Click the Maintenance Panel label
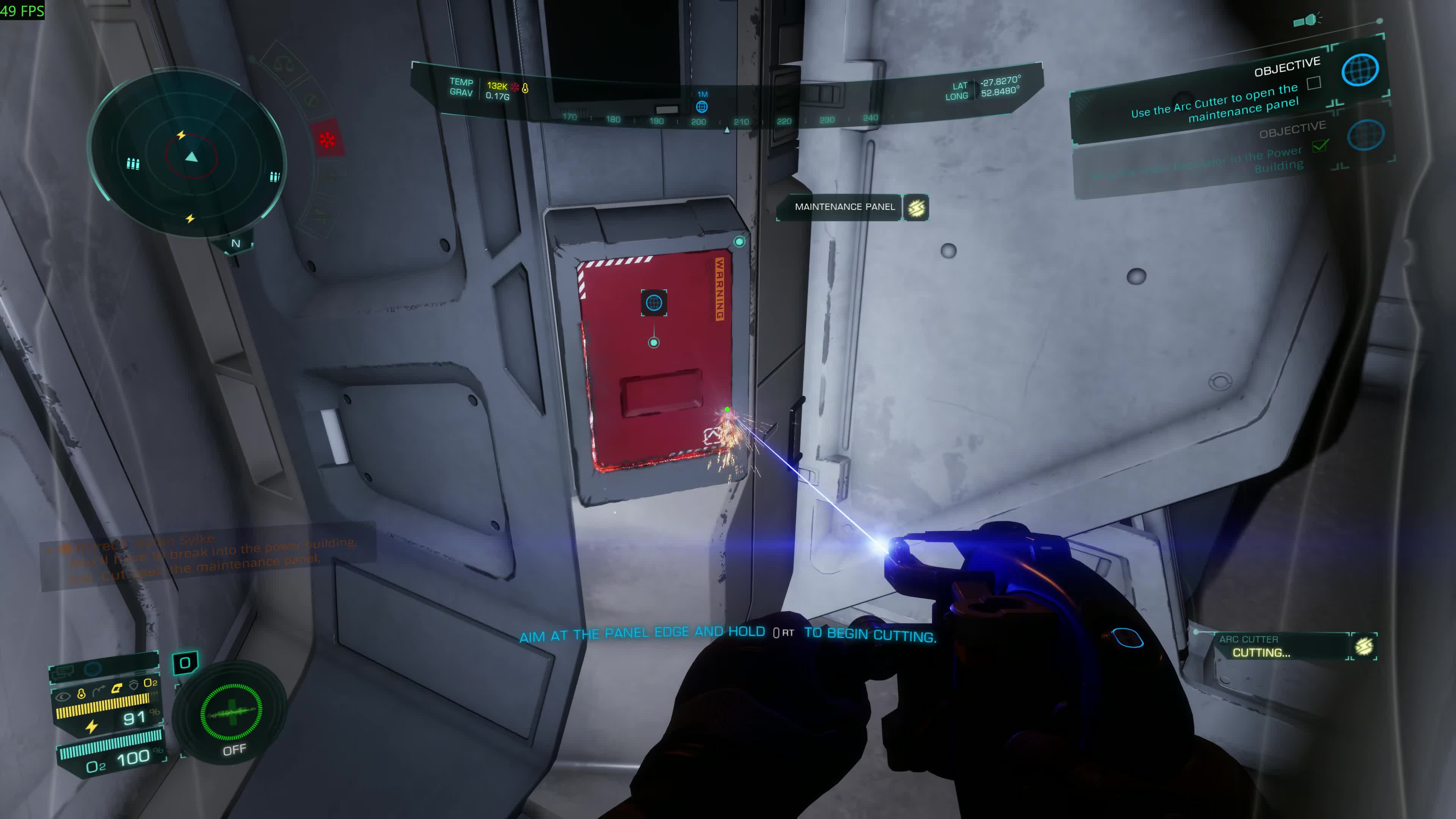The image size is (1456, 819). [844, 207]
